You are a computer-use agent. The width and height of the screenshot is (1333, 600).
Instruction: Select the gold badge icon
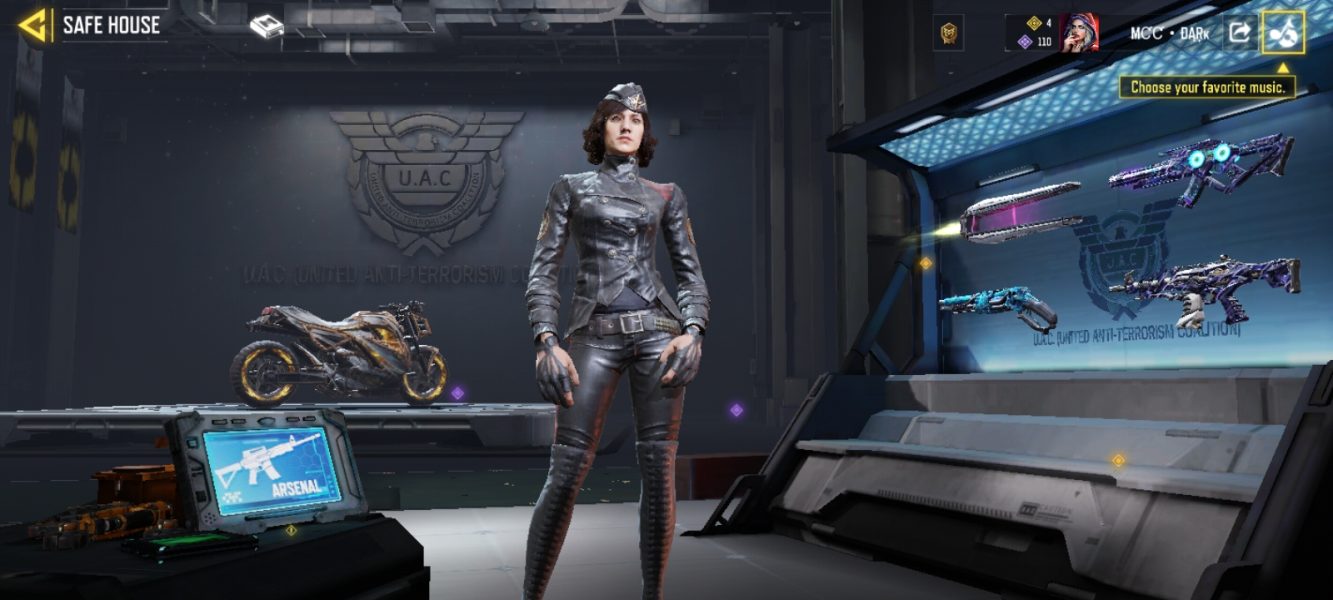point(948,34)
